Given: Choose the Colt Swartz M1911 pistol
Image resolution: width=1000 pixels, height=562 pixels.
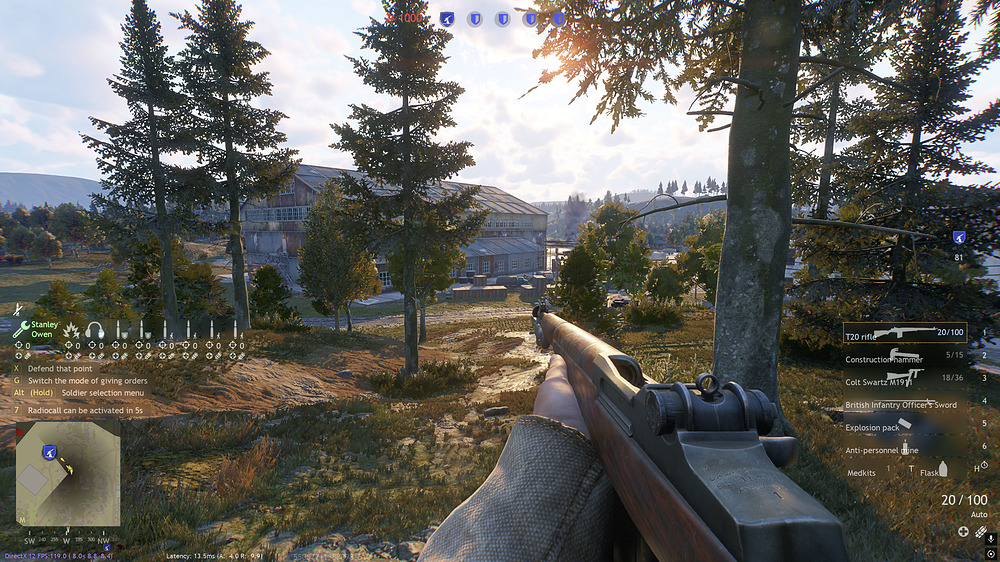Looking at the screenshot, I should click(x=904, y=379).
